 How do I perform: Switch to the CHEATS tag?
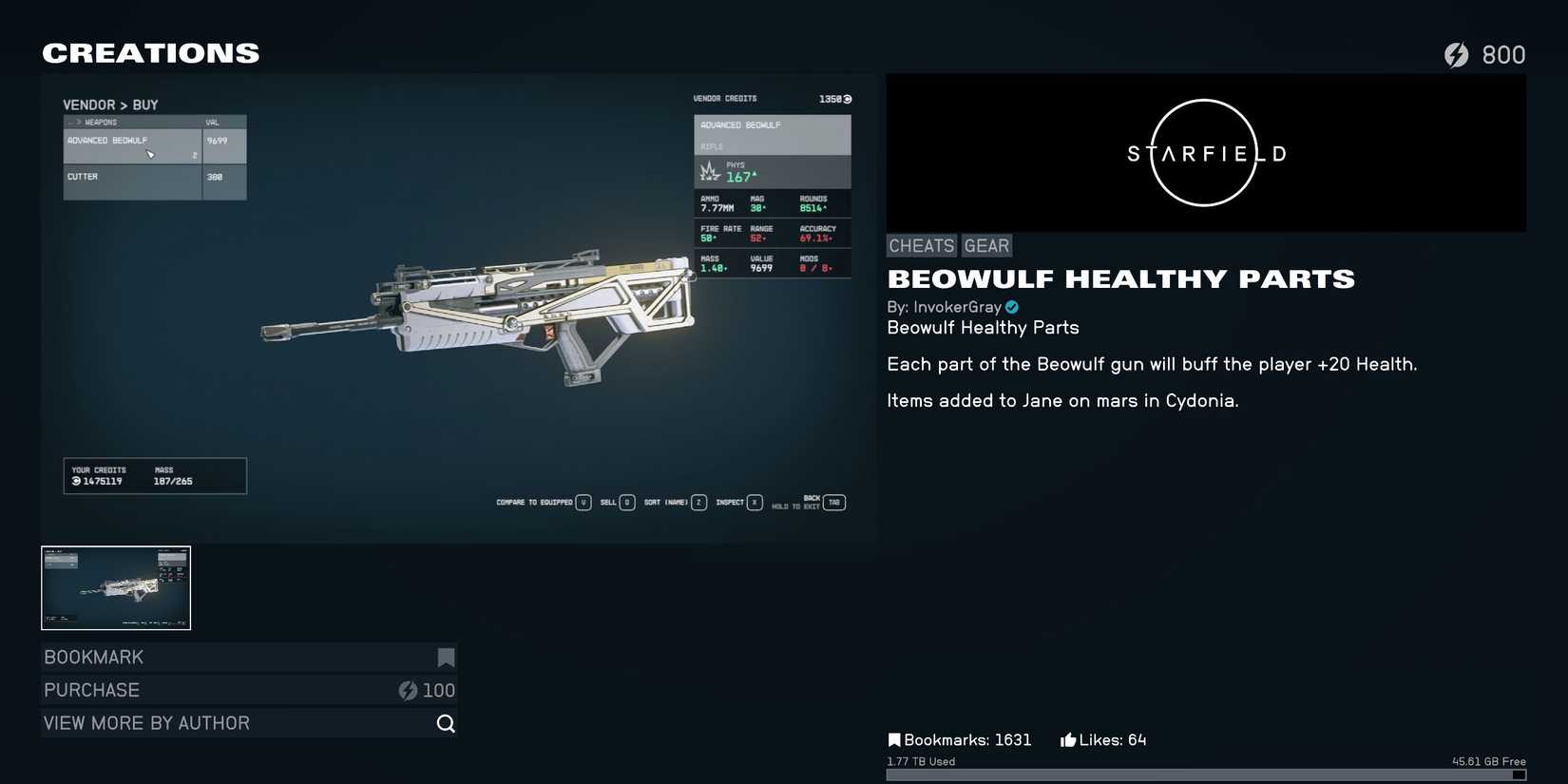[x=920, y=245]
